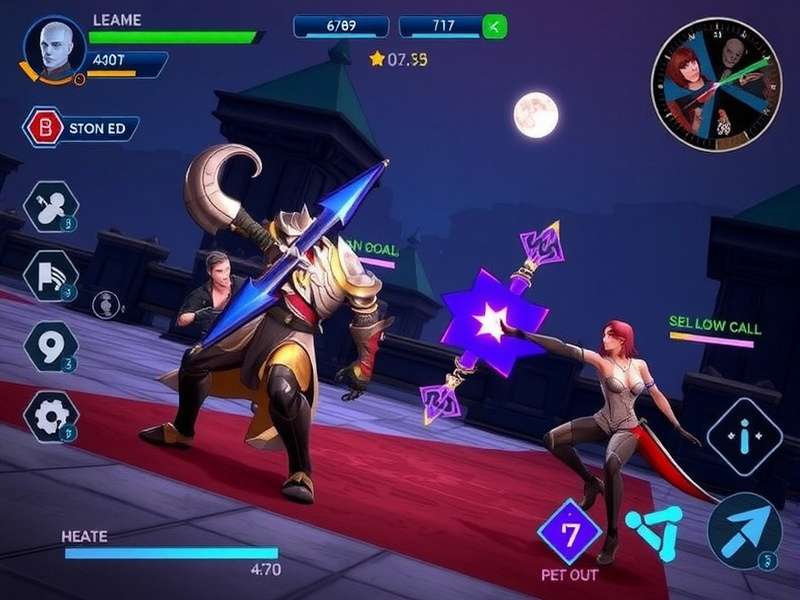Fire the blue arrow attack button
The image size is (800, 600).
pyautogui.click(x=745, y=530)
